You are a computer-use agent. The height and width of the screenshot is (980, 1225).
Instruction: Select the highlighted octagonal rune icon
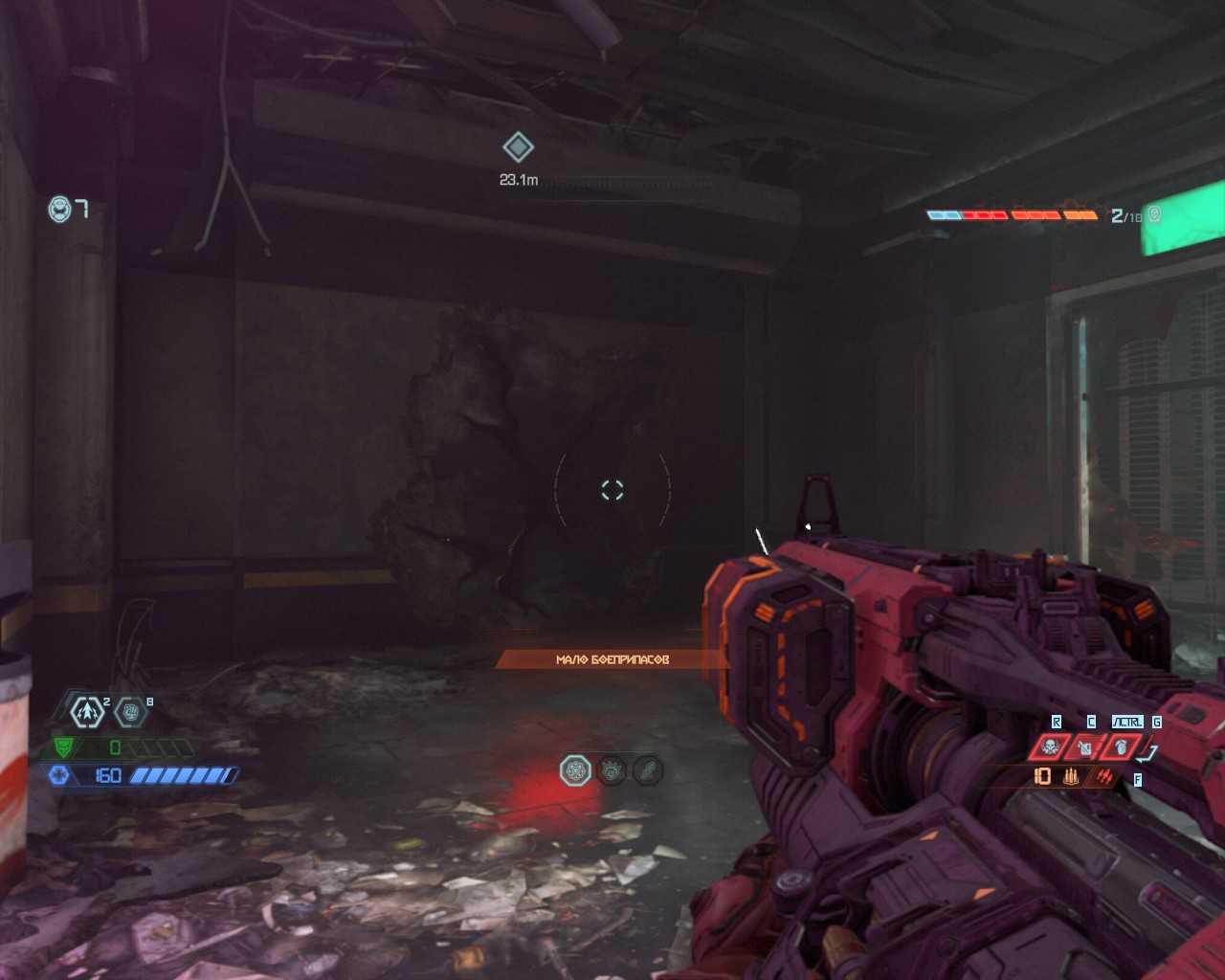click(x=575, y=769)
